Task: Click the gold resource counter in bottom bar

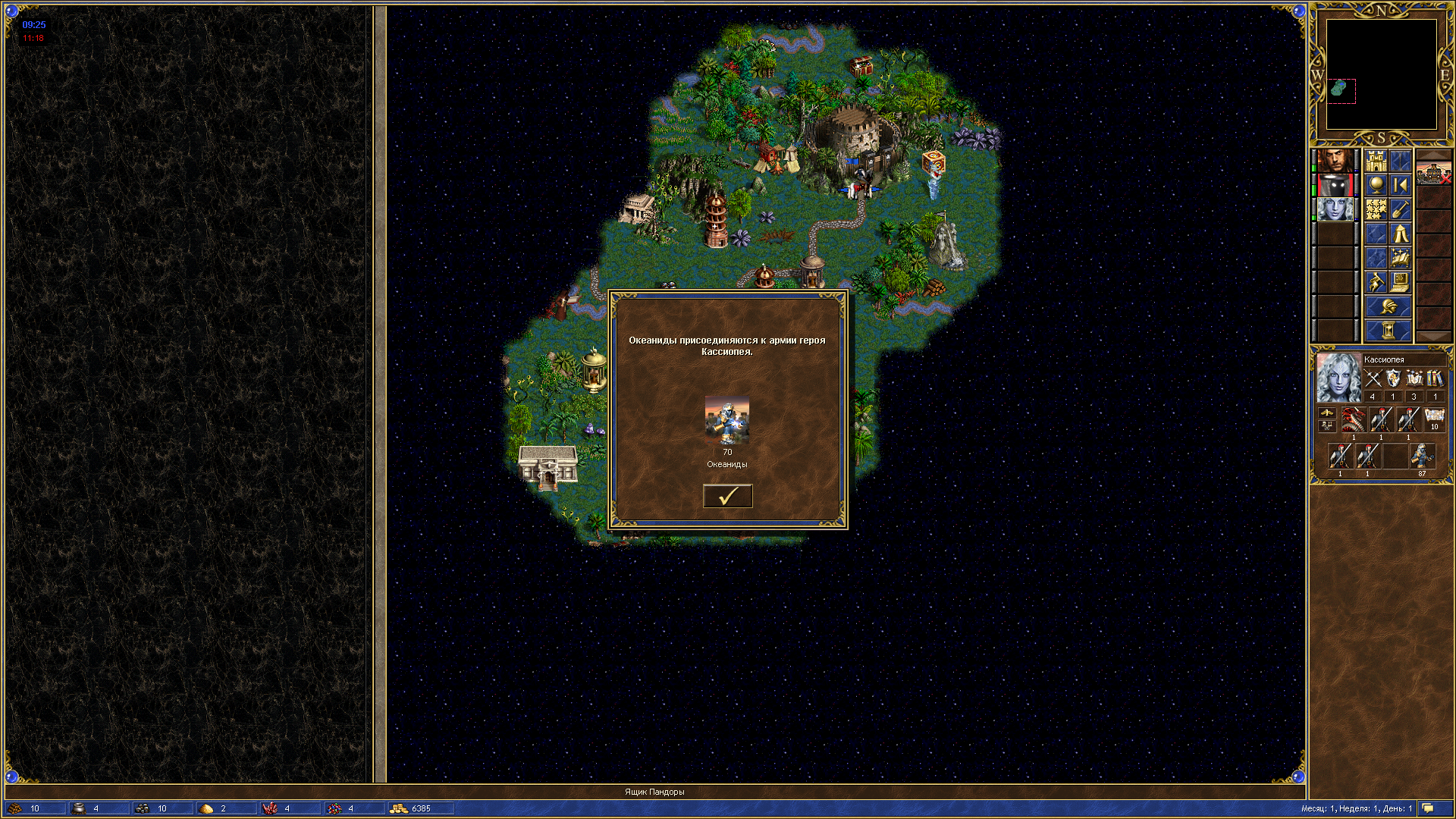Action: (x=421, y=808)
